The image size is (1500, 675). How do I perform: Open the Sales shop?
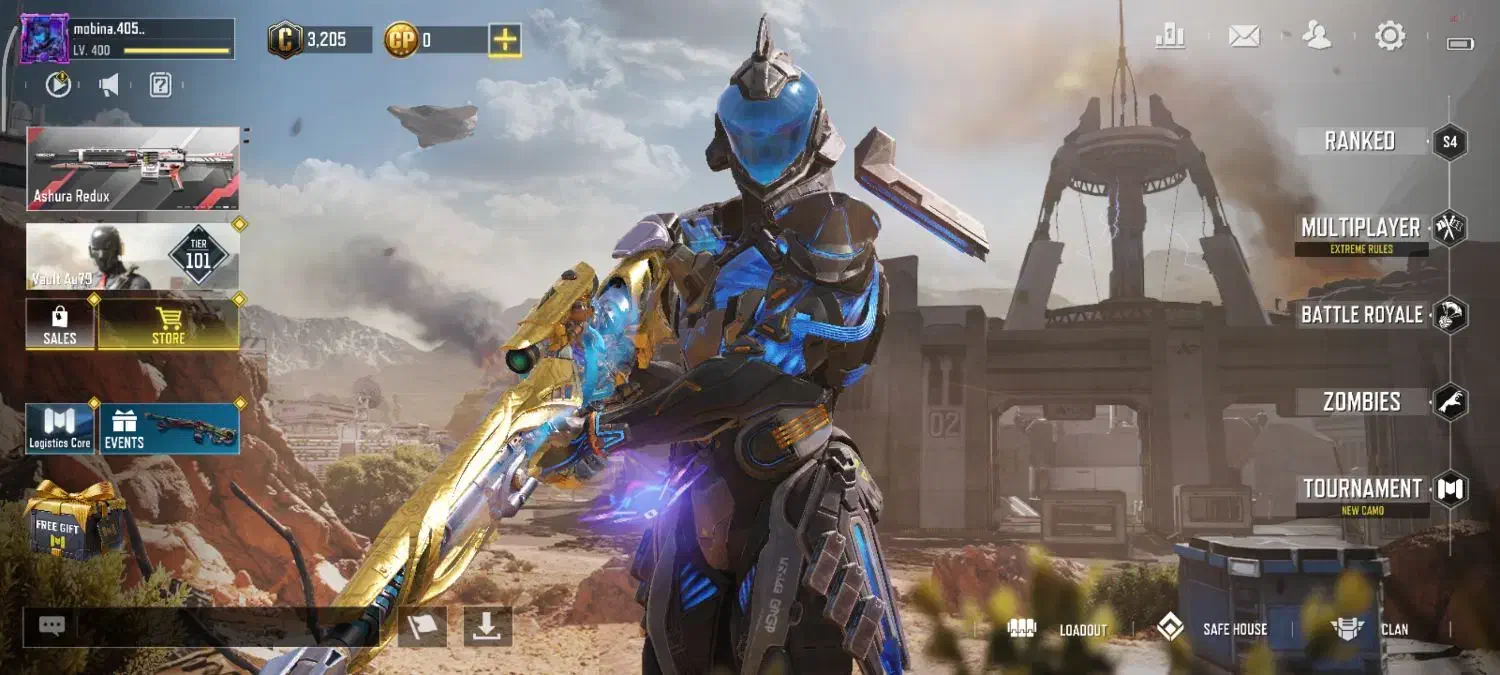(x=60, y=325)
